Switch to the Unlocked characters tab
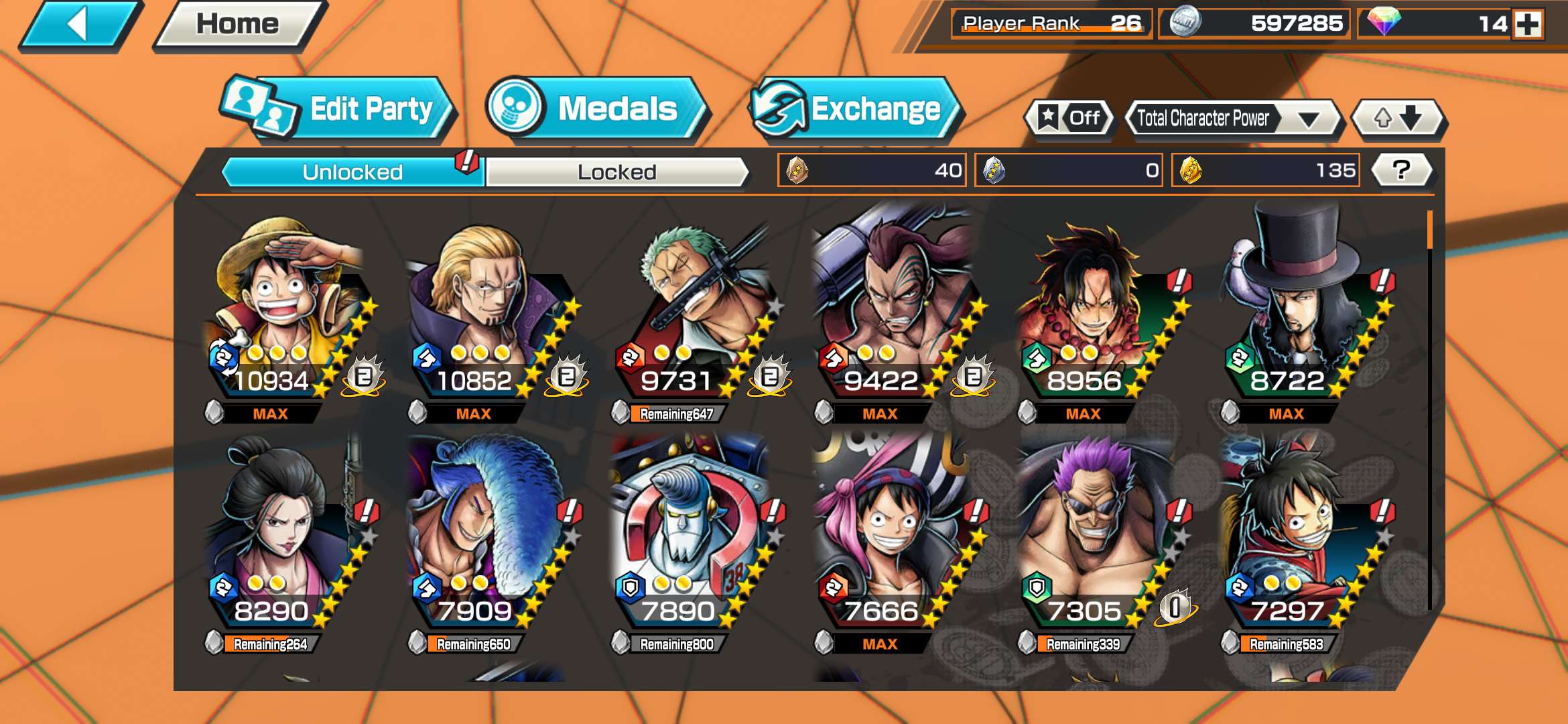 (x=352, y=172)
